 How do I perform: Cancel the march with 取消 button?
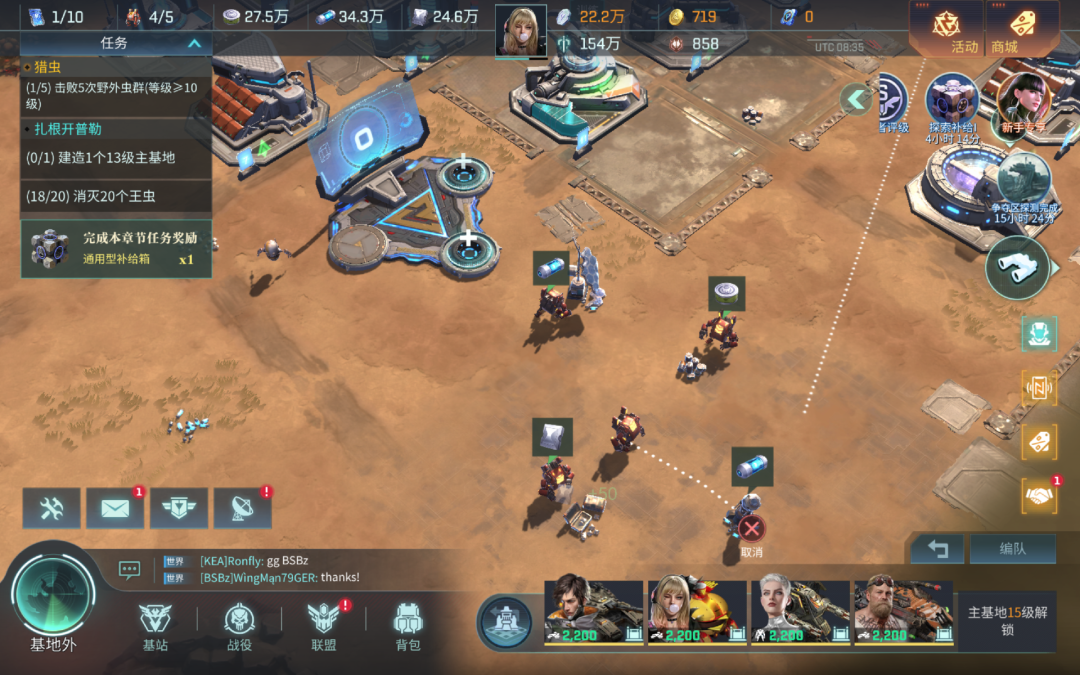[x=752, y=530]
